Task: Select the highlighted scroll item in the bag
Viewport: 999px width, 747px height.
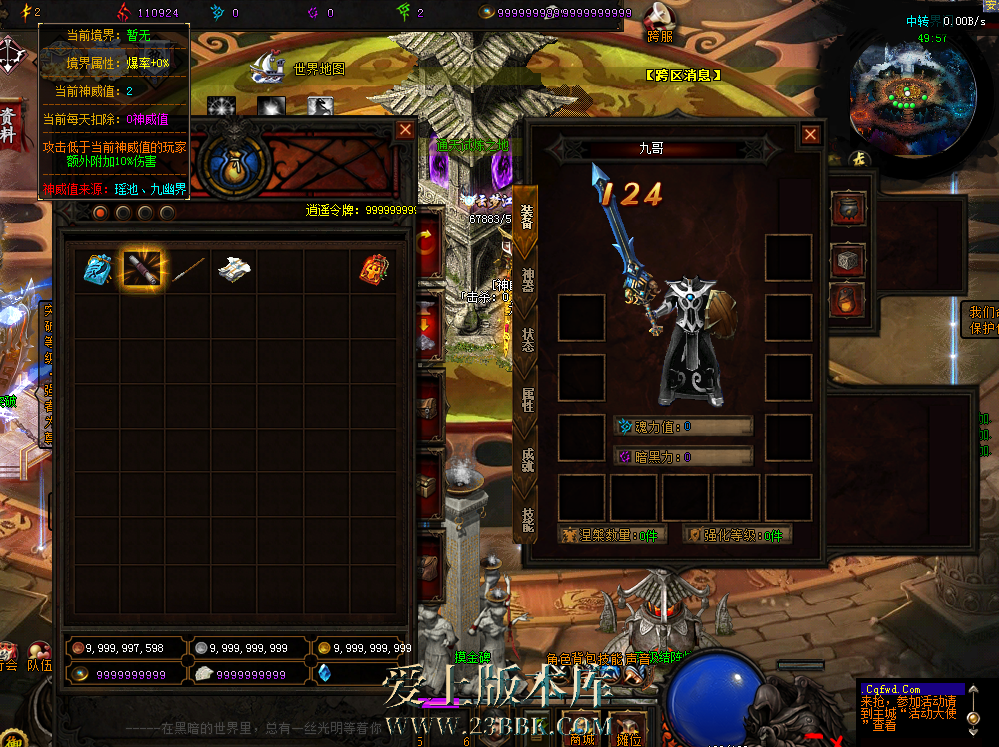Action: click(x=142, y=268)
